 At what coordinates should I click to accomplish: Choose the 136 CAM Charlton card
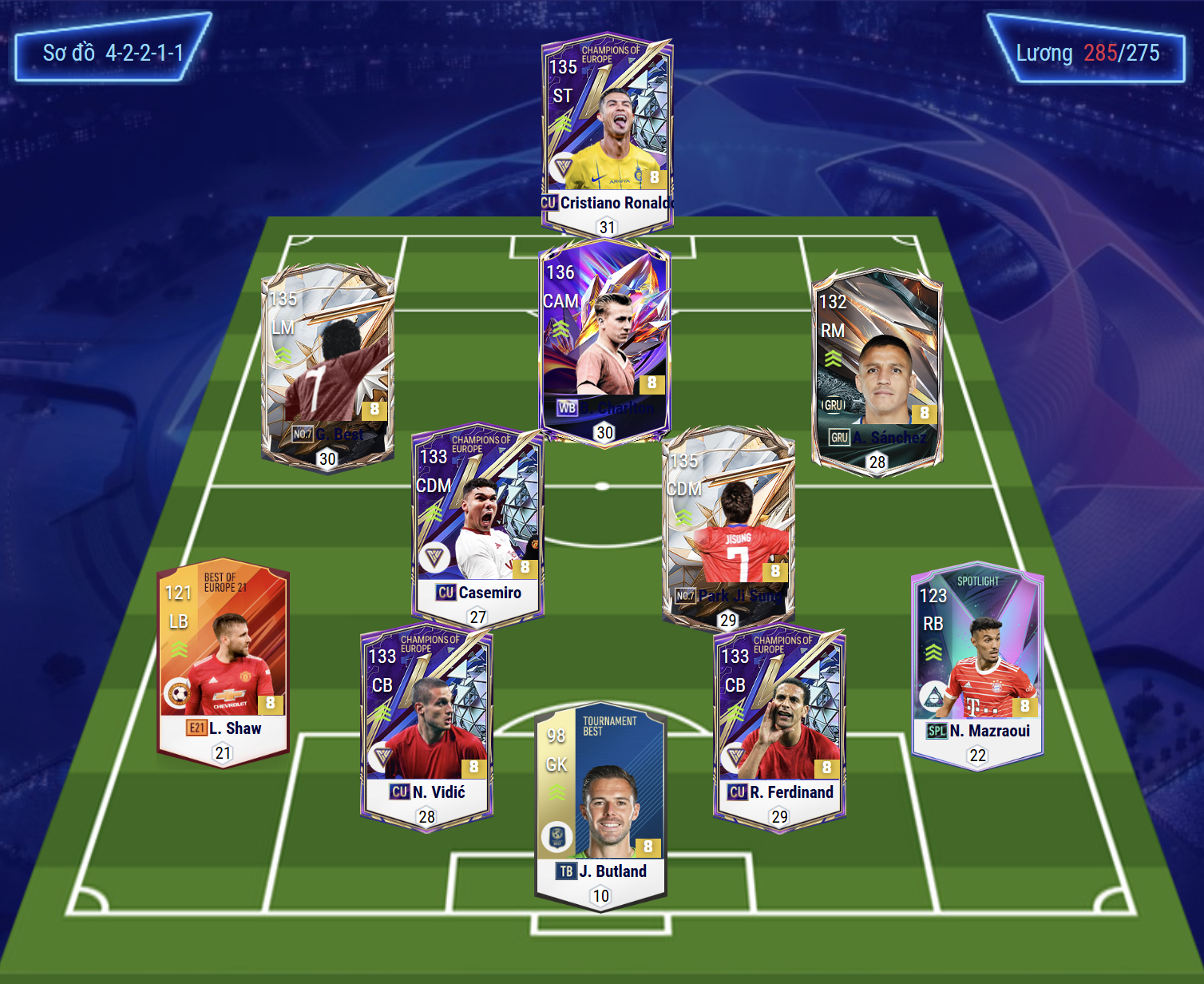pyautogui.click(x=604, y=339)
